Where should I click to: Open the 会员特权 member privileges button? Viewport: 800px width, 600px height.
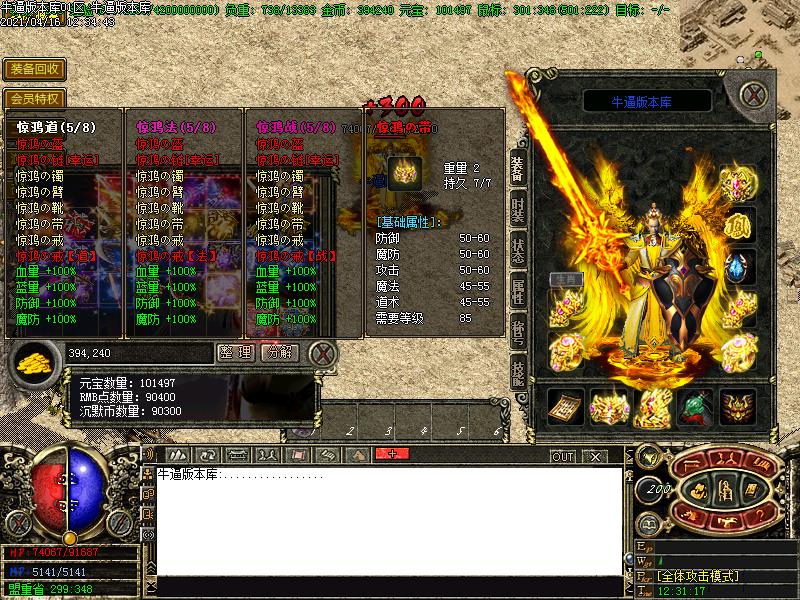click(x=35, y=99)
